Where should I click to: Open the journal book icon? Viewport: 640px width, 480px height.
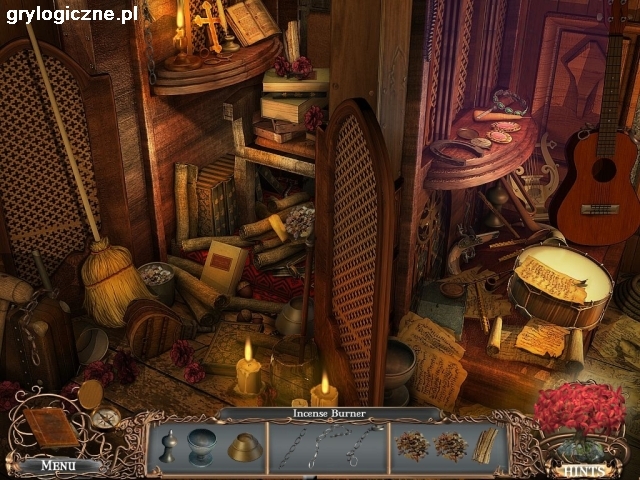point(50,428)
